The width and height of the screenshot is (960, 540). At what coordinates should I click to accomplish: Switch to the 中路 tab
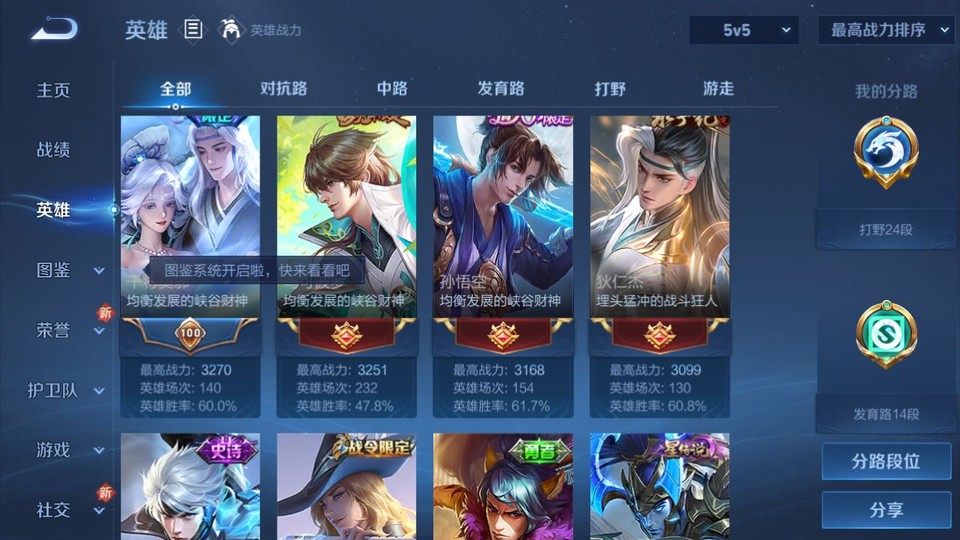coord(392,88)
